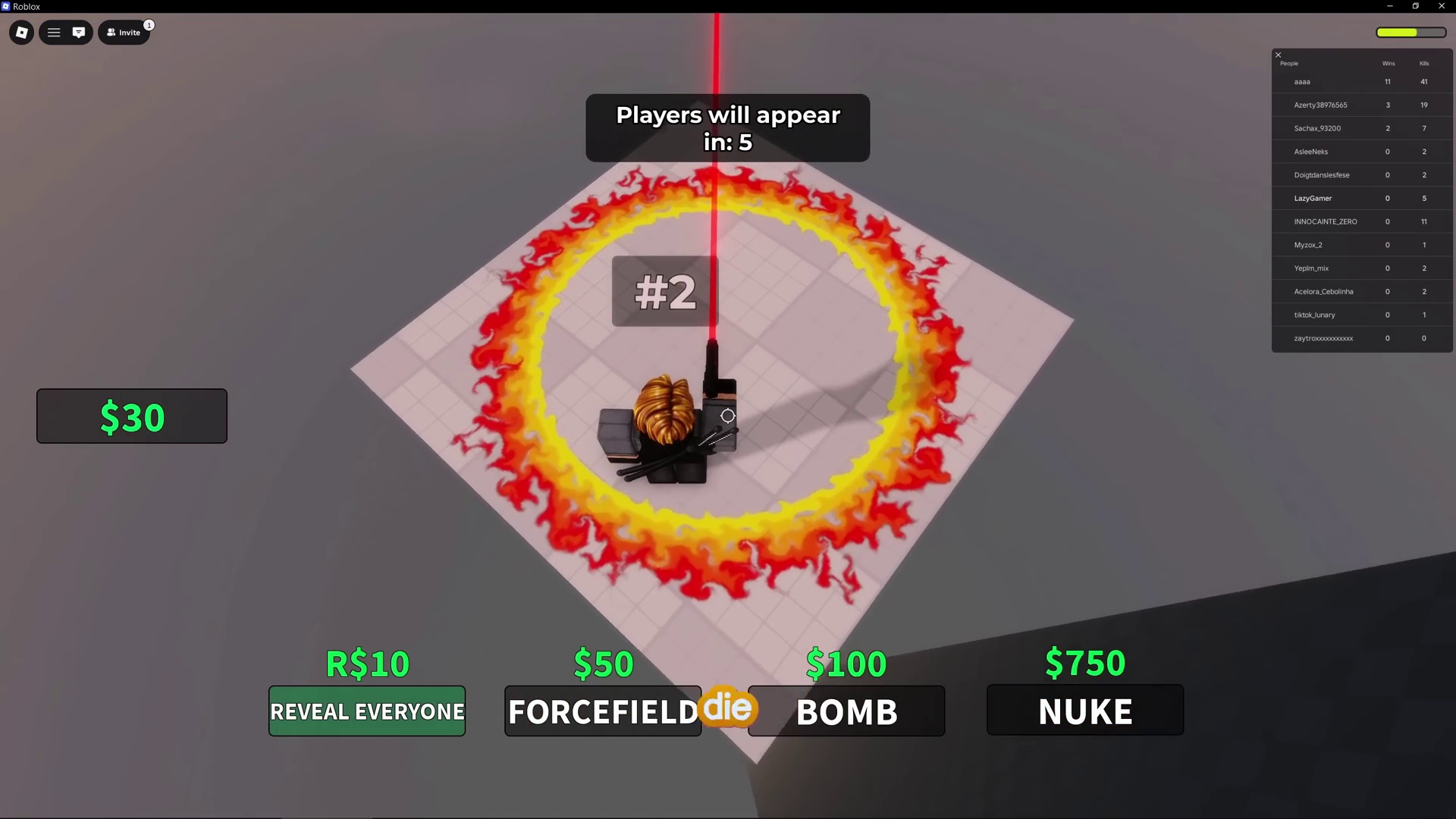Buy the NUKE for $750
This screenshot has width=1456, height=819.
tap(1084, 710)
